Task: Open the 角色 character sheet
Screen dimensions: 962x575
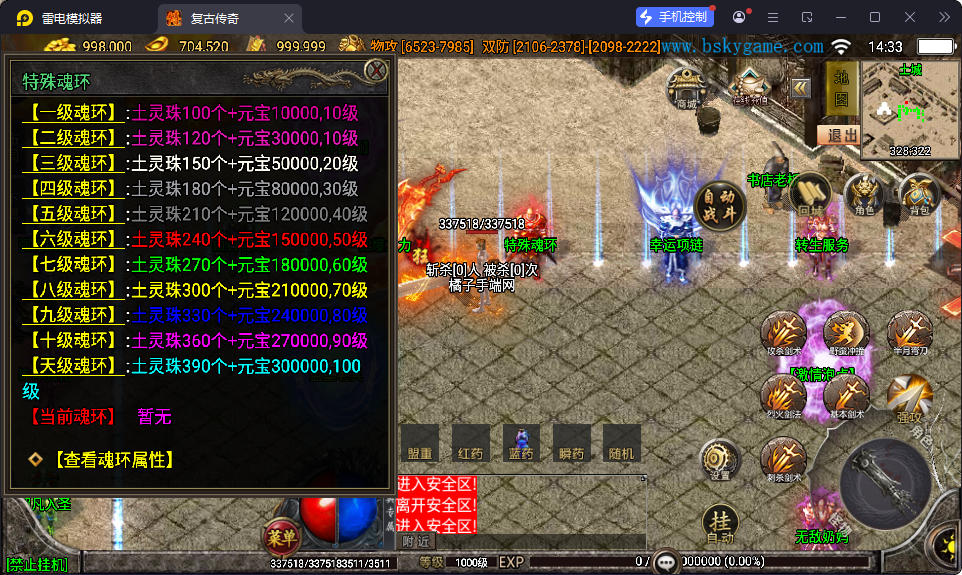Action: coord(864,194)
